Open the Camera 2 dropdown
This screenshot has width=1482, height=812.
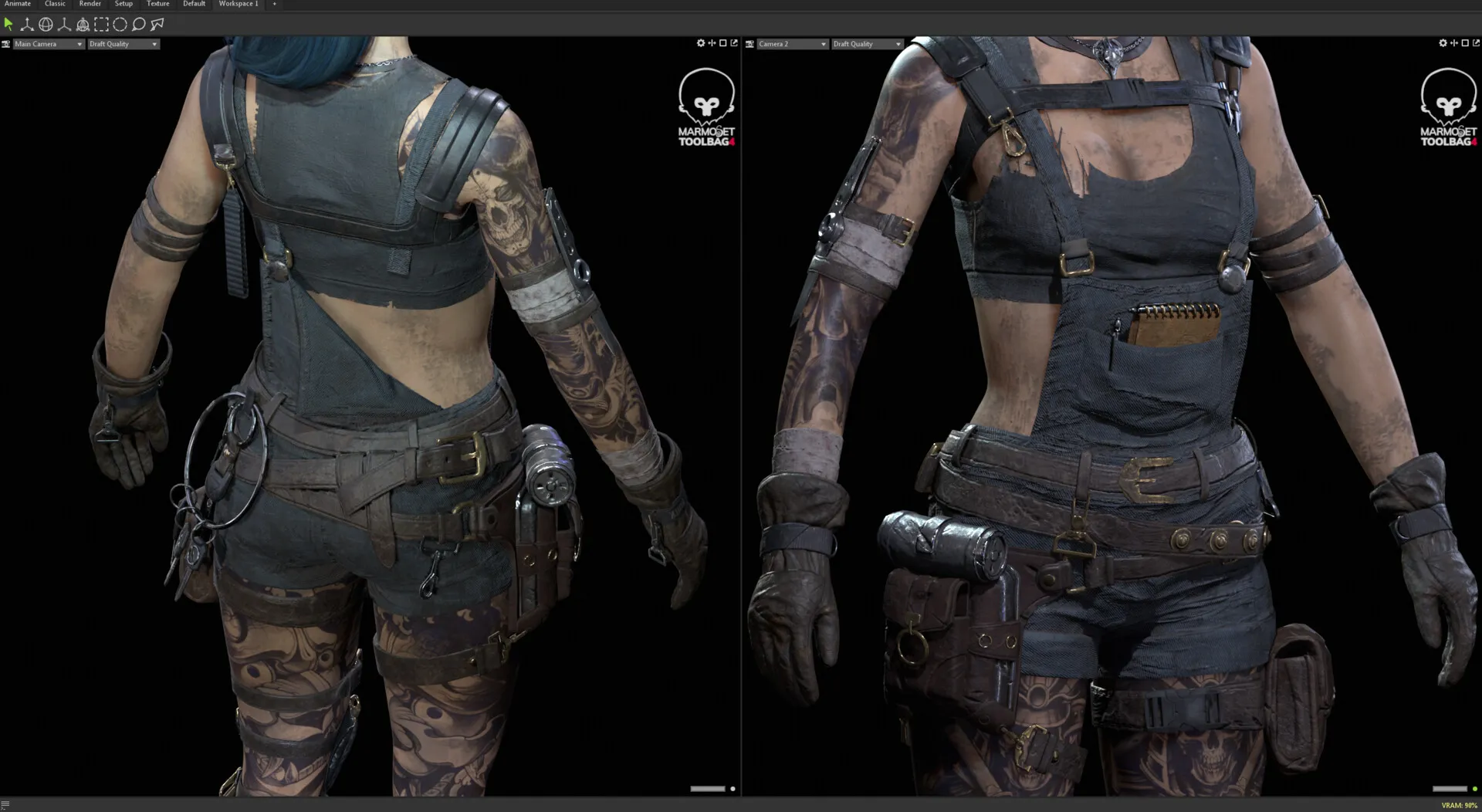click(x=792, y=44)
